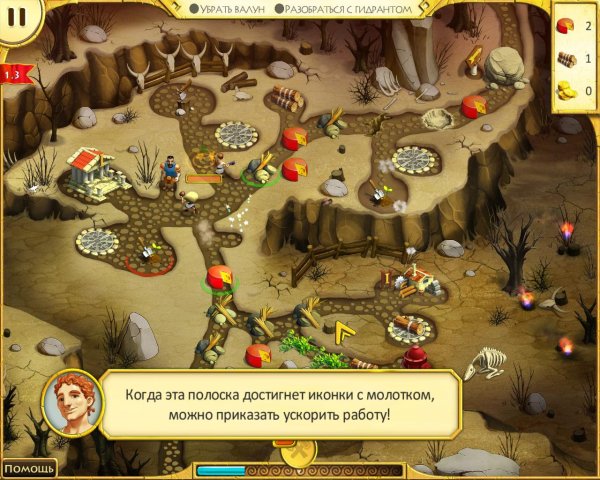Screen dimensions: 600x480
Task: Open the Помощь help menu
Action: tap(27, 467)
